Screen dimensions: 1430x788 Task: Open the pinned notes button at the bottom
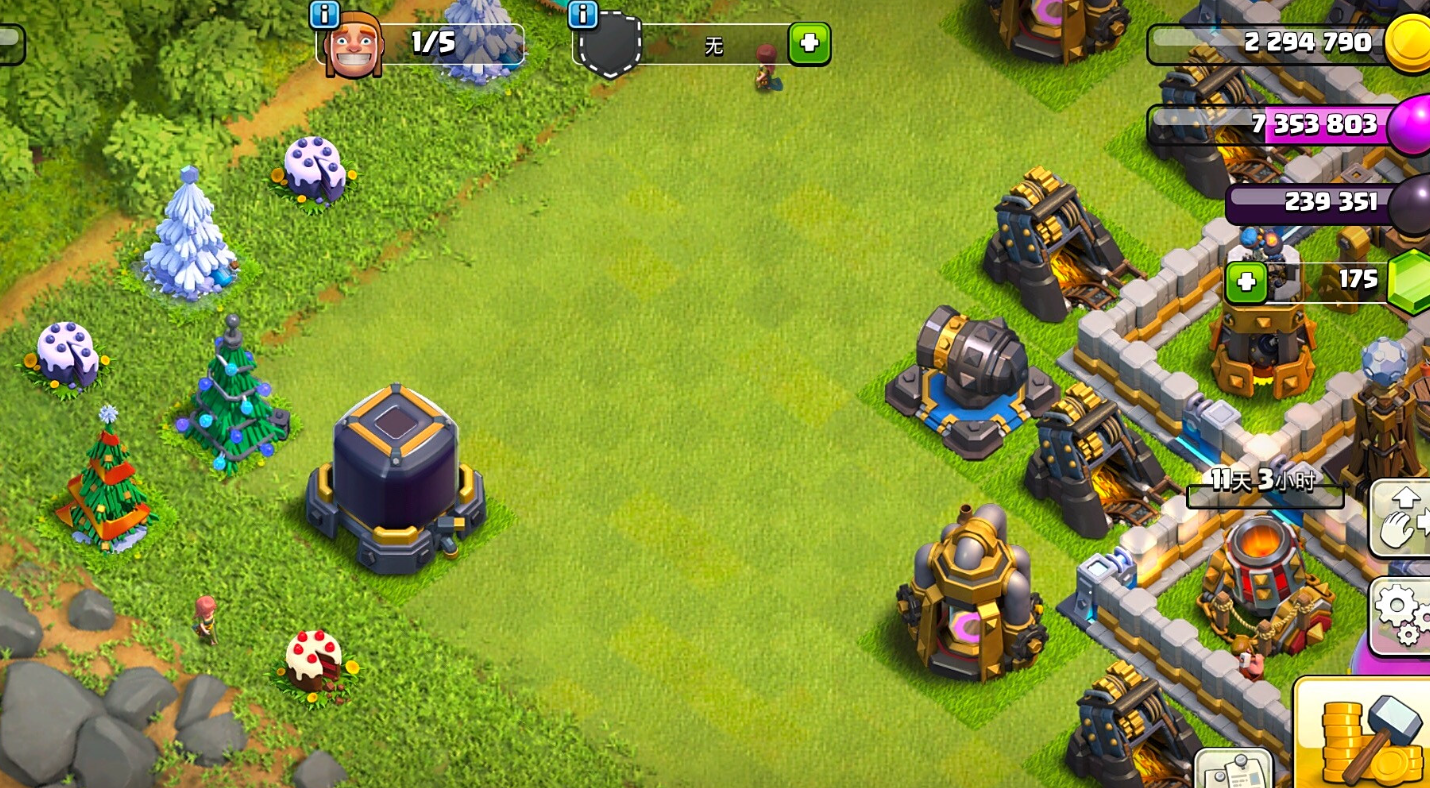pos(1233,769)
